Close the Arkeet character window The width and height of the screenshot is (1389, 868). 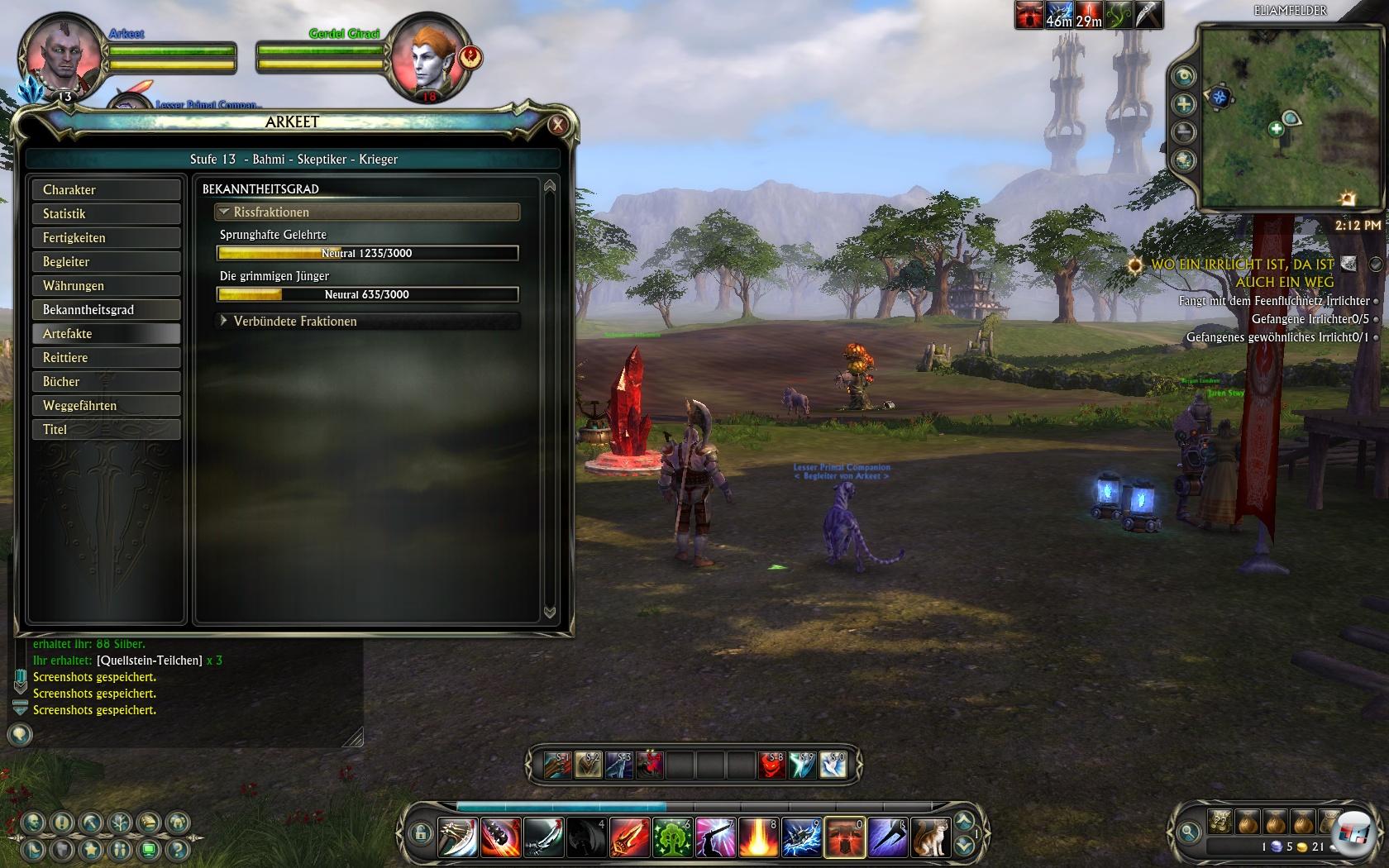558,124
